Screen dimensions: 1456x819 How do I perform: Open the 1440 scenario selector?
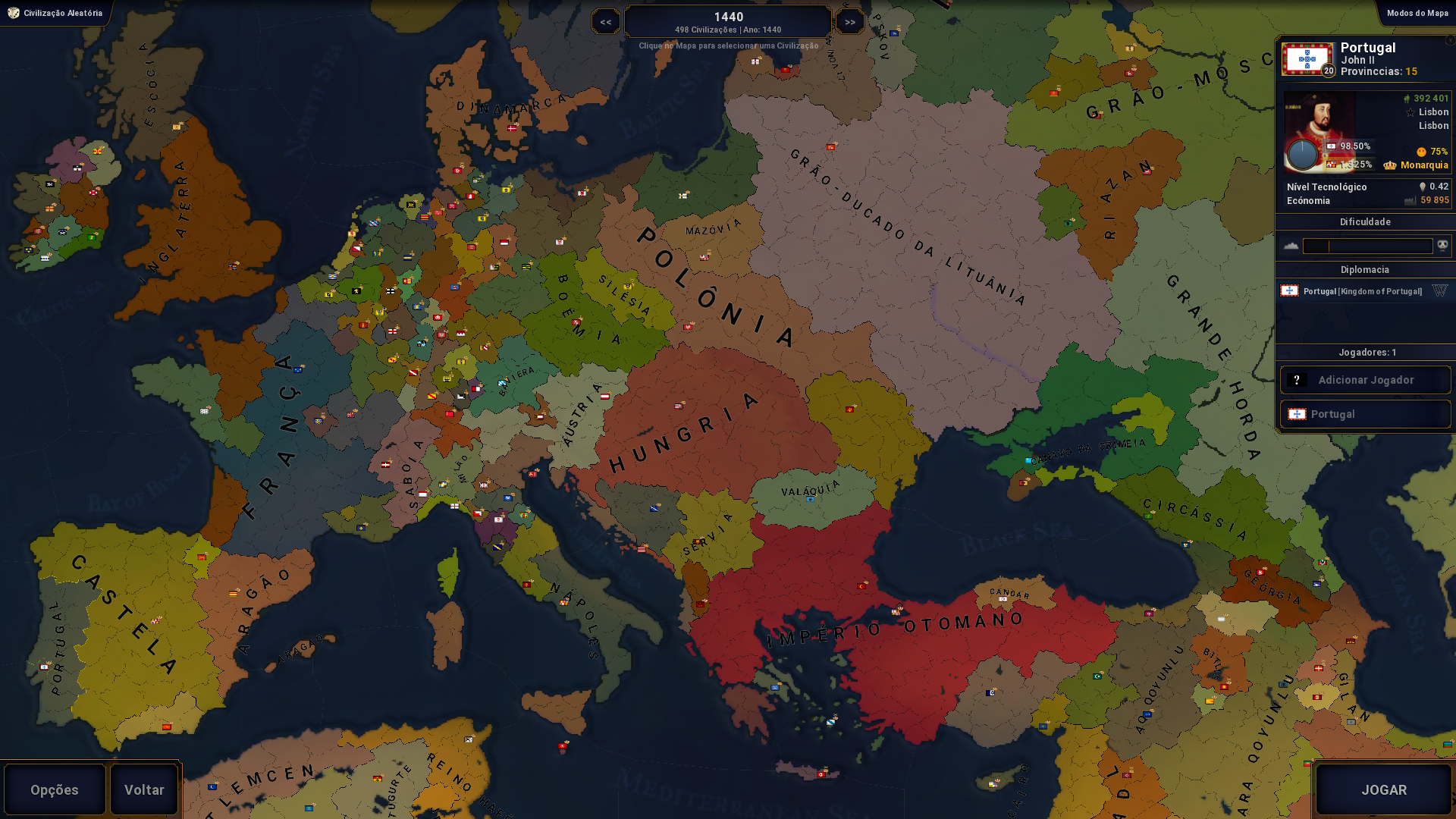[727, 20]
